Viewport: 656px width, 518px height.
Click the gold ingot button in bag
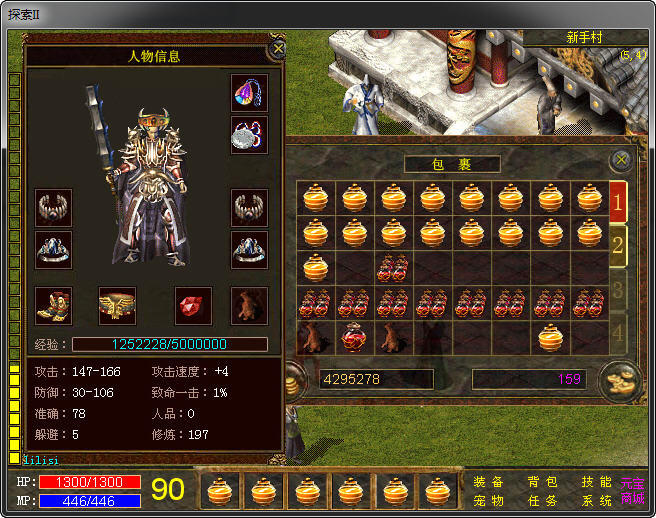click(x=616, y=380)
